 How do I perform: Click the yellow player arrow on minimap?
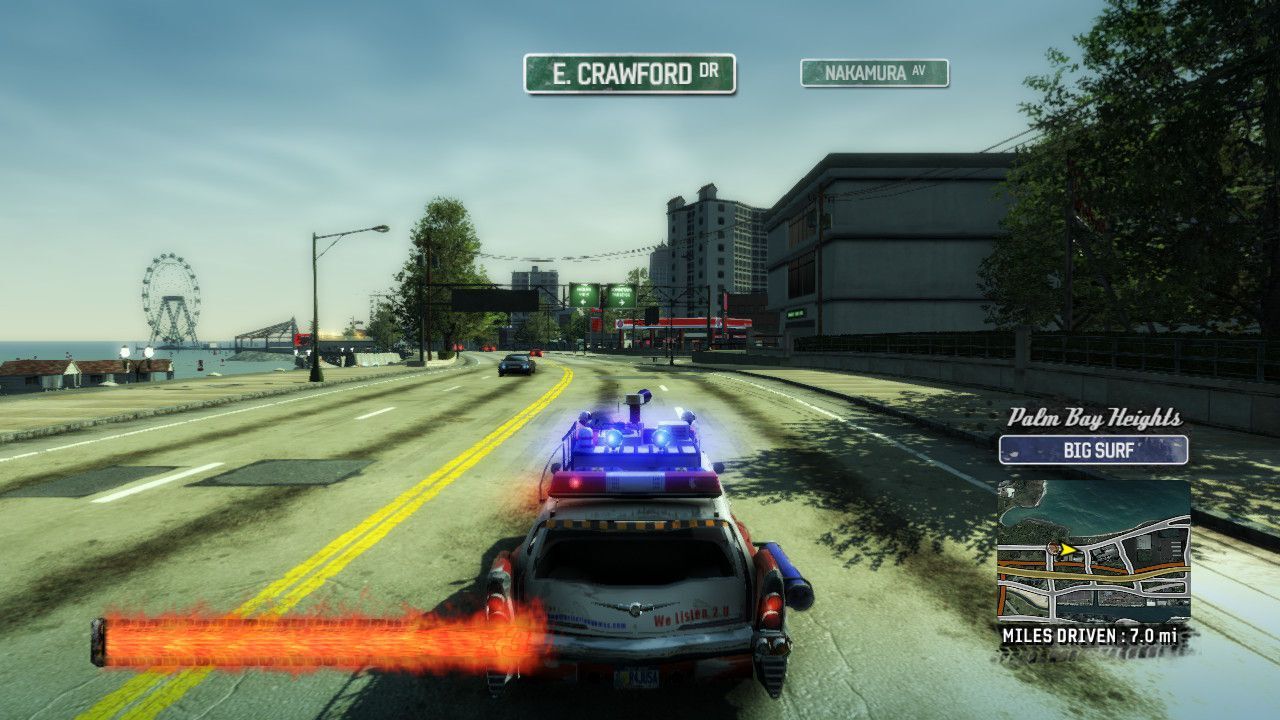(x=1066, y=549)
